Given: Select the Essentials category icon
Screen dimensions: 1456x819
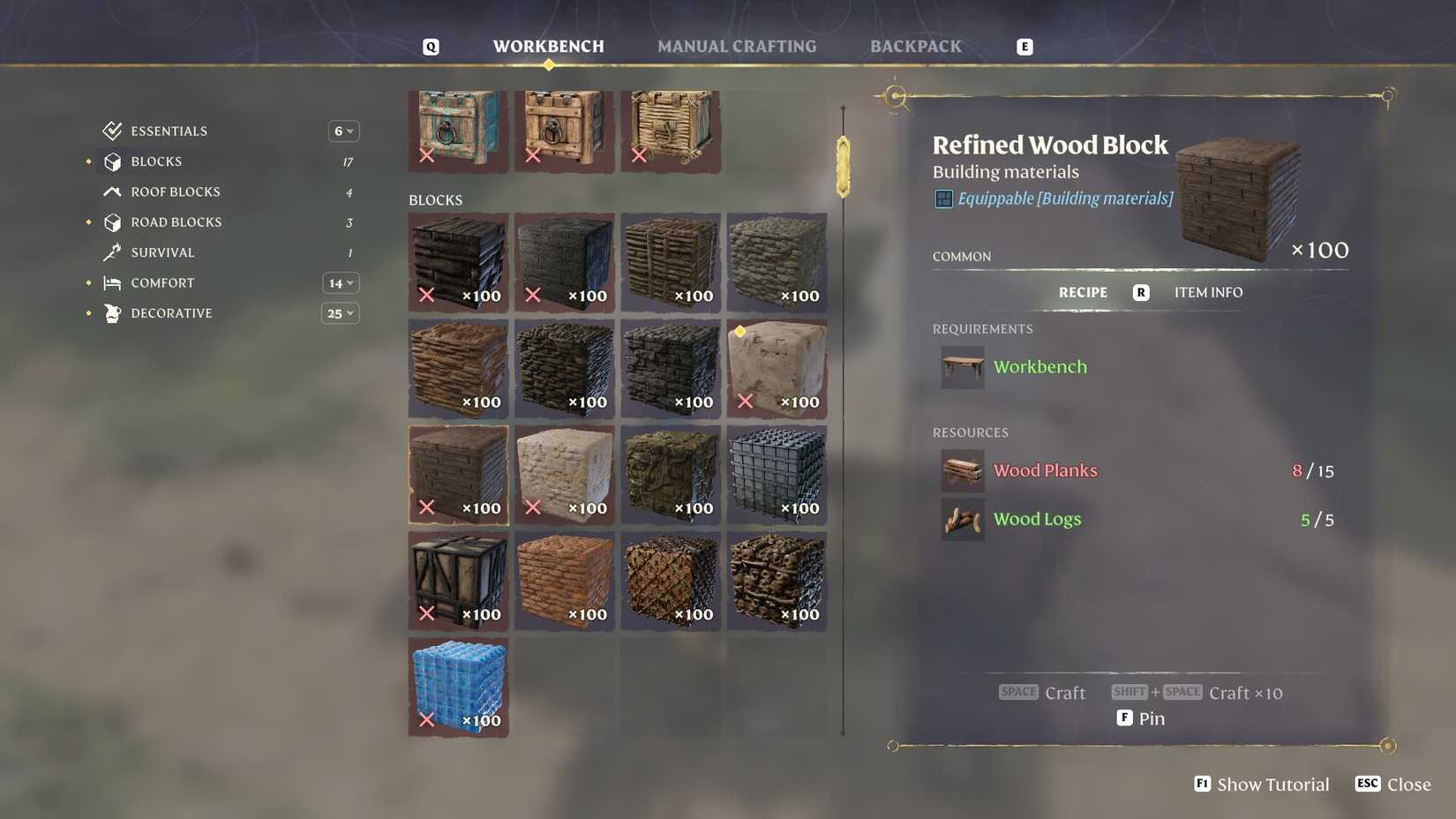Looking at the screenshot, I should 112,130.
